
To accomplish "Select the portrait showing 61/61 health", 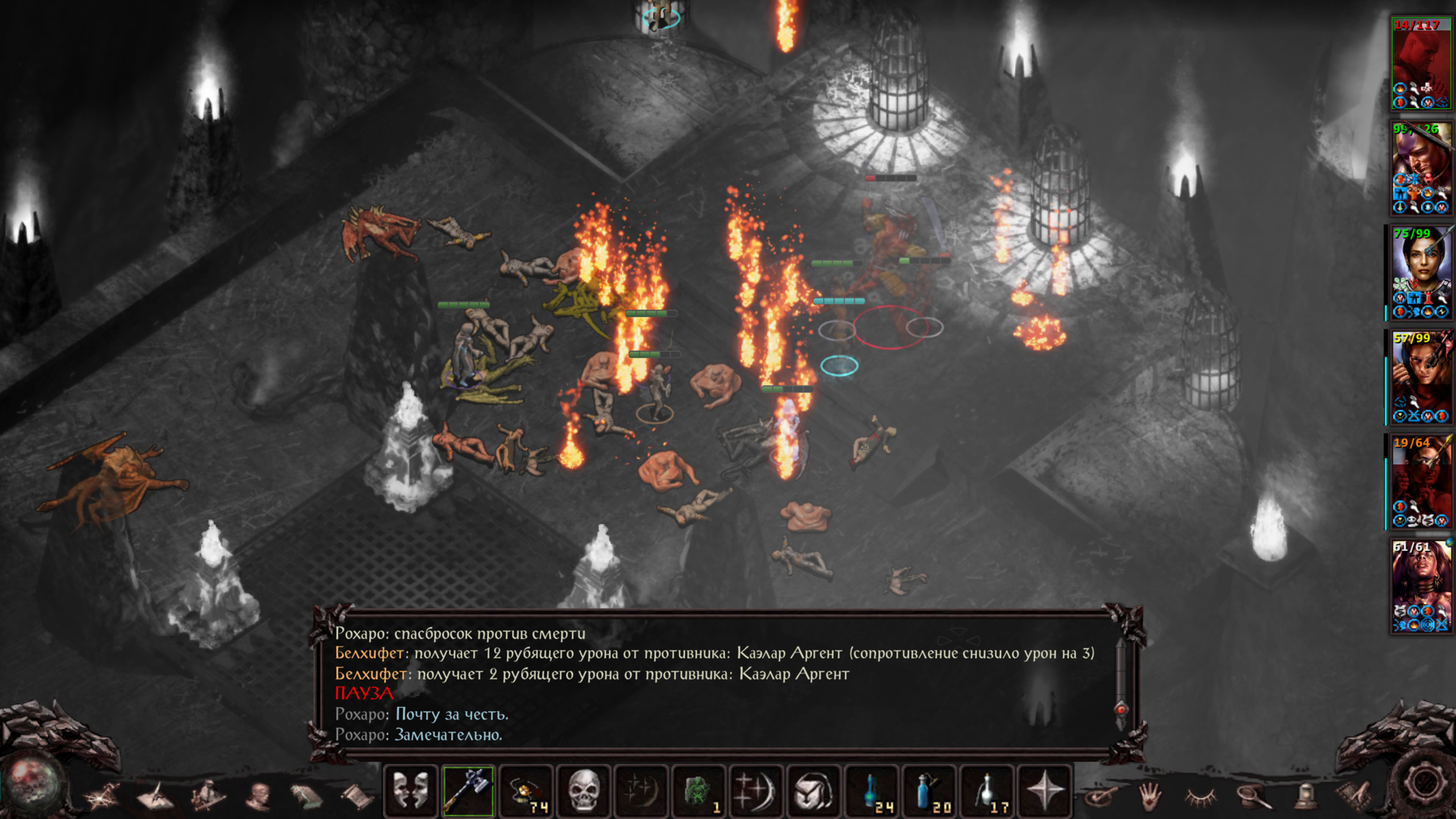I will coord(1420,586).
